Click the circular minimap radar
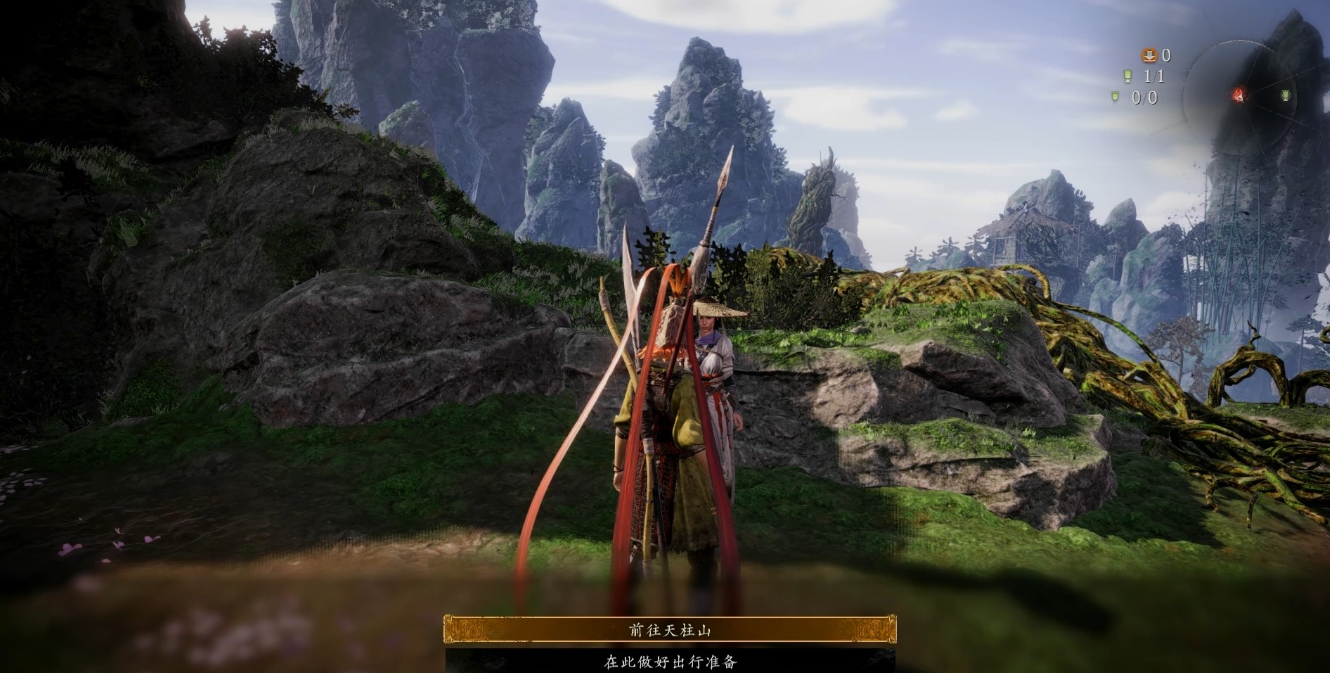Screen dimensions: 1330x673 (1241, 96)
